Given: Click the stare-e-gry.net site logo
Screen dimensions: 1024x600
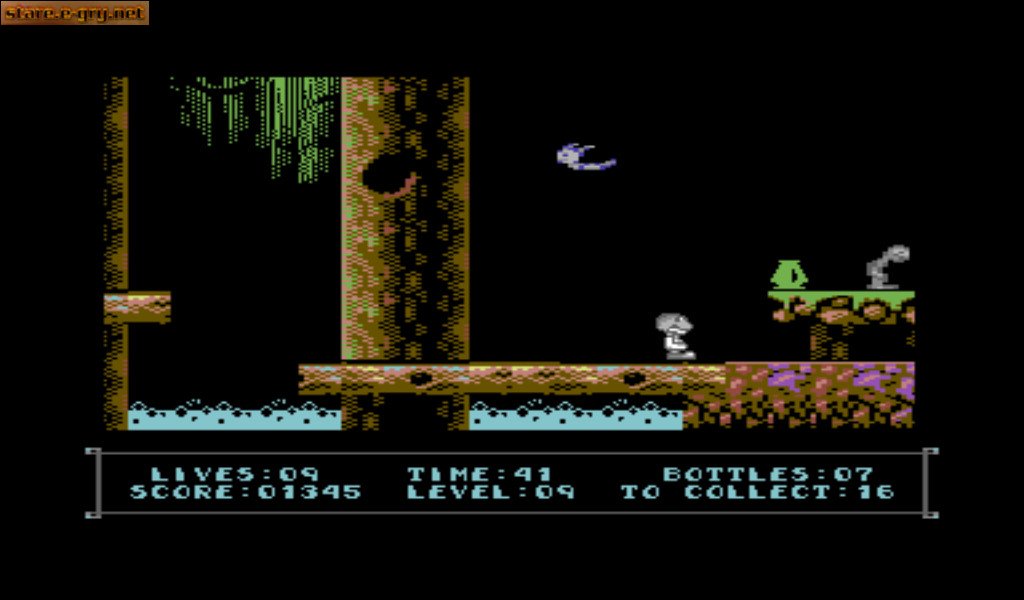Looking at the screenshot, I should tap(74, 13).
